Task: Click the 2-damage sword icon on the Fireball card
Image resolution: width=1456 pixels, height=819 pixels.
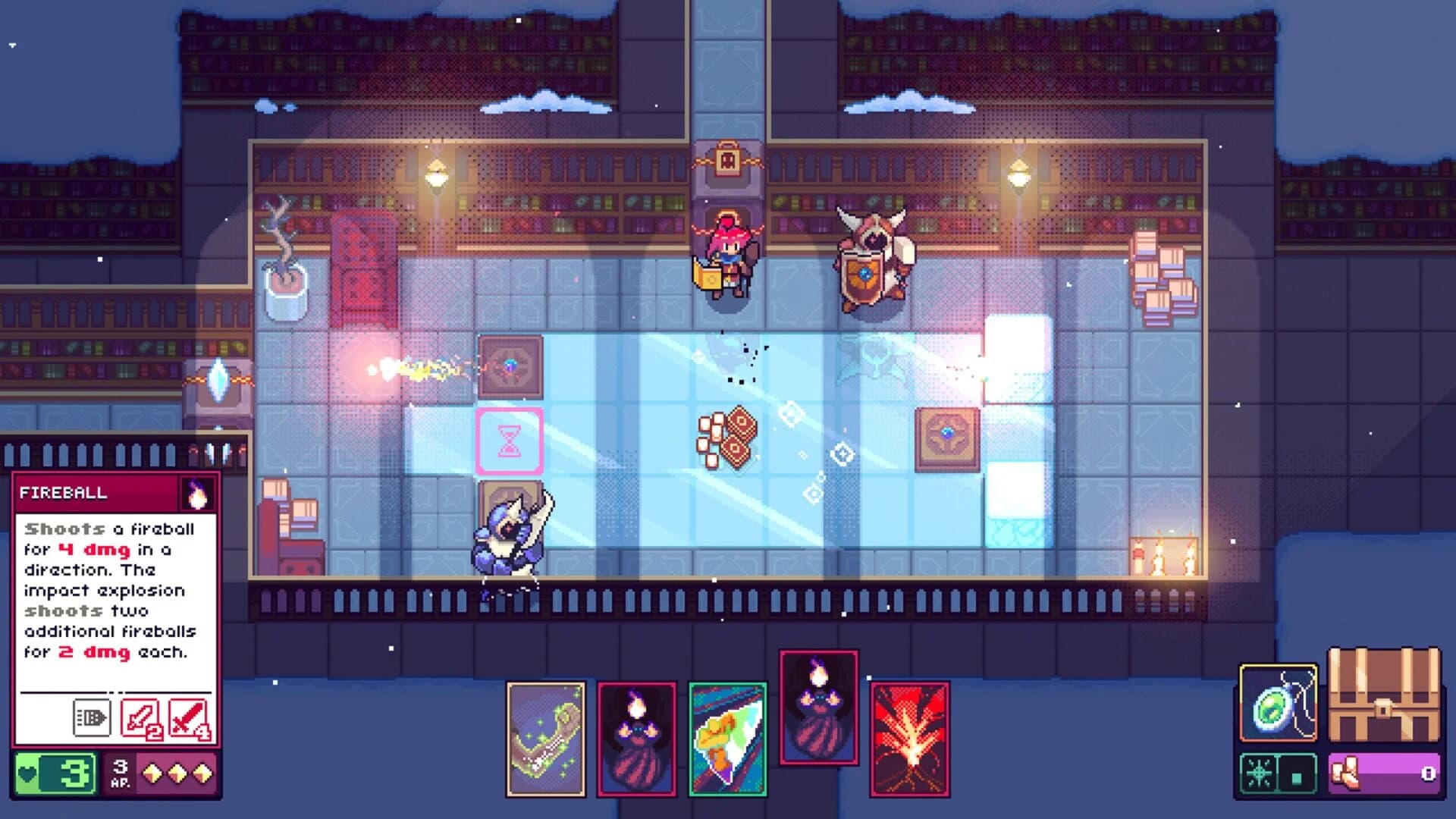Action: 141,717
